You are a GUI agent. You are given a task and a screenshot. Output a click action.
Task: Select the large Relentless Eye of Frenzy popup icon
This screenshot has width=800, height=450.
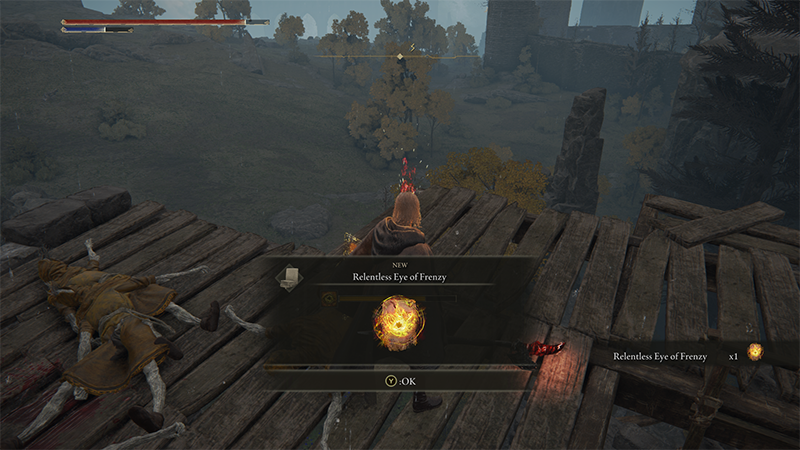[x=398, y=322]
